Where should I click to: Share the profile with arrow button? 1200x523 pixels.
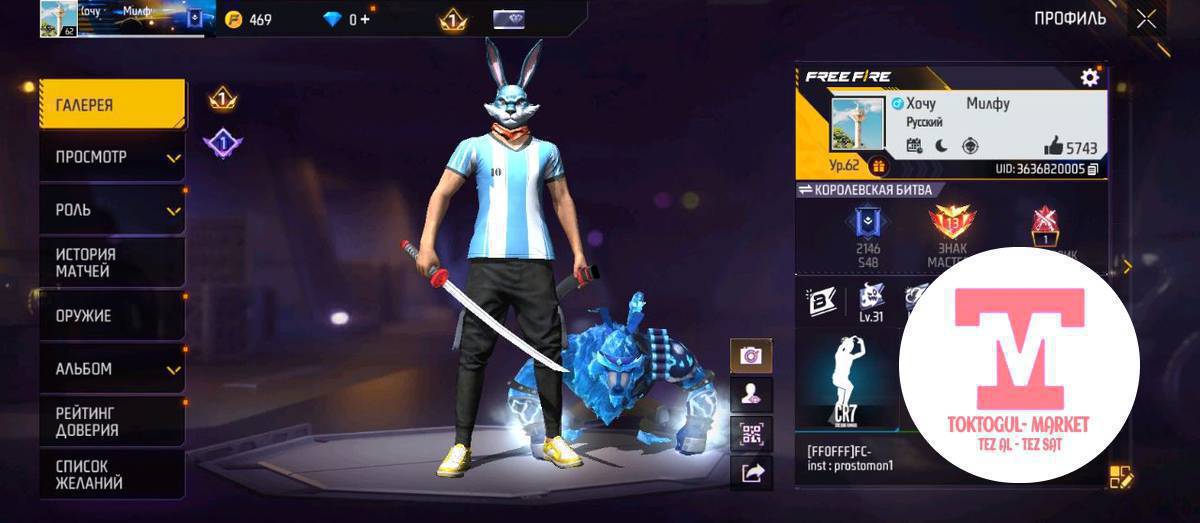pyautogui.click(x=750, y=471)
